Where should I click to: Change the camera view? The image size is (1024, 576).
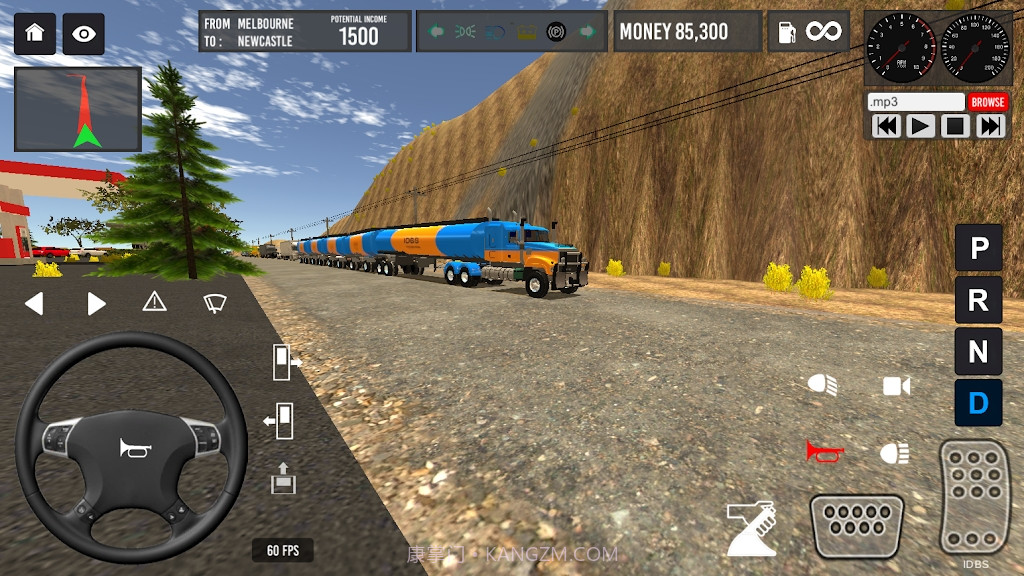(896, 386)
